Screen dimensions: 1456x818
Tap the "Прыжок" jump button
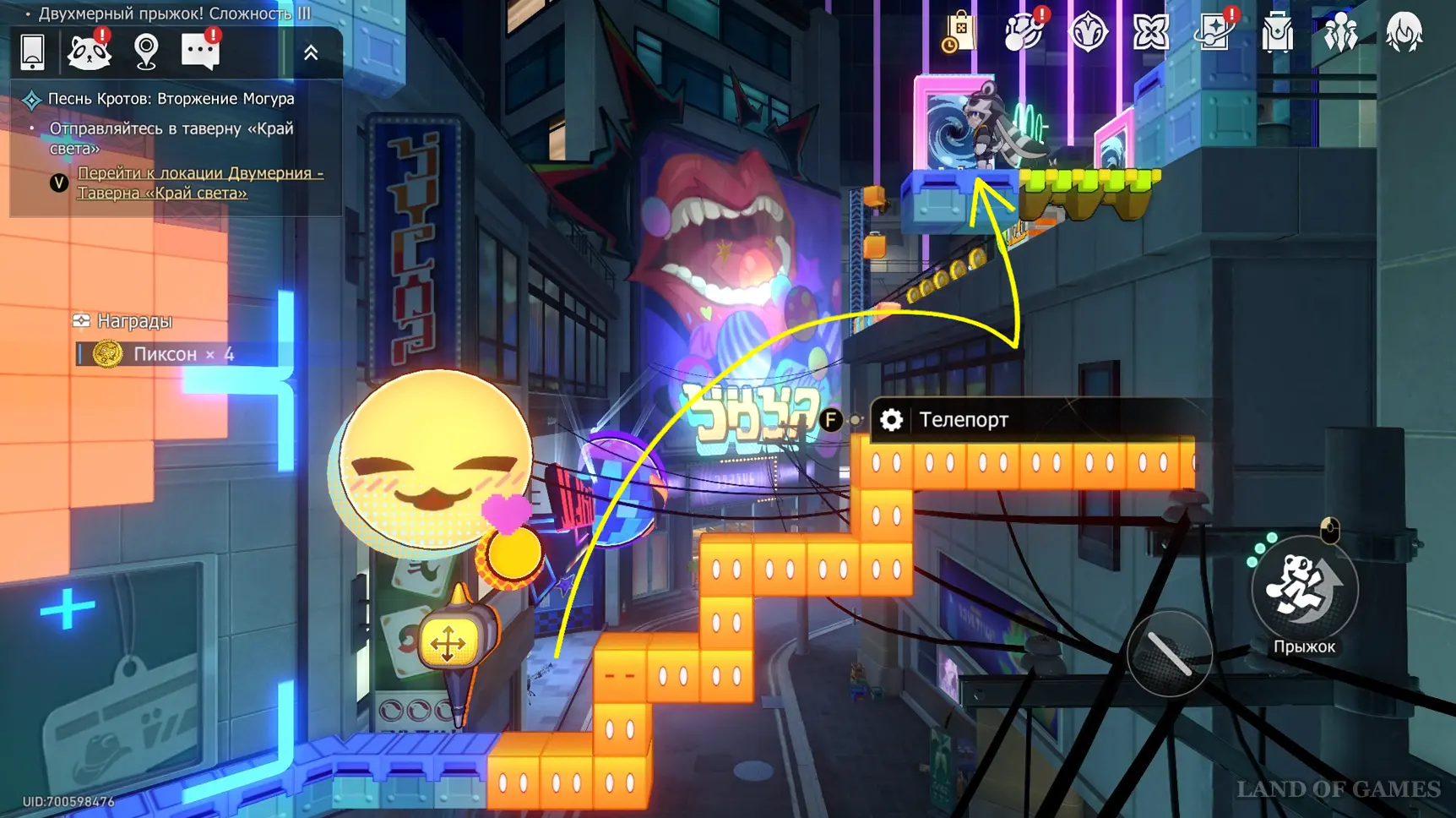1304,590
